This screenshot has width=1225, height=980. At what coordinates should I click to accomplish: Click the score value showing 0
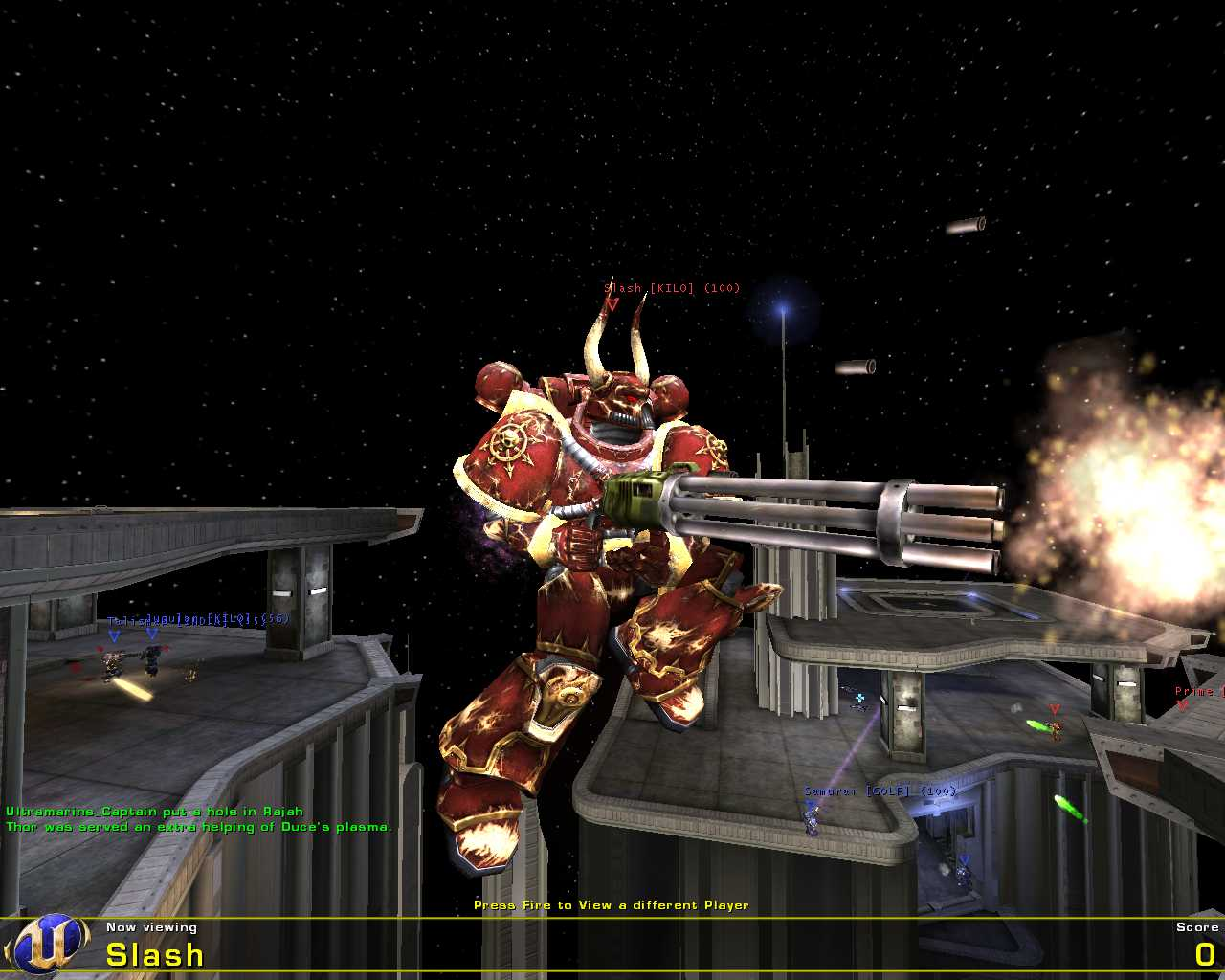click(1206, 954)
